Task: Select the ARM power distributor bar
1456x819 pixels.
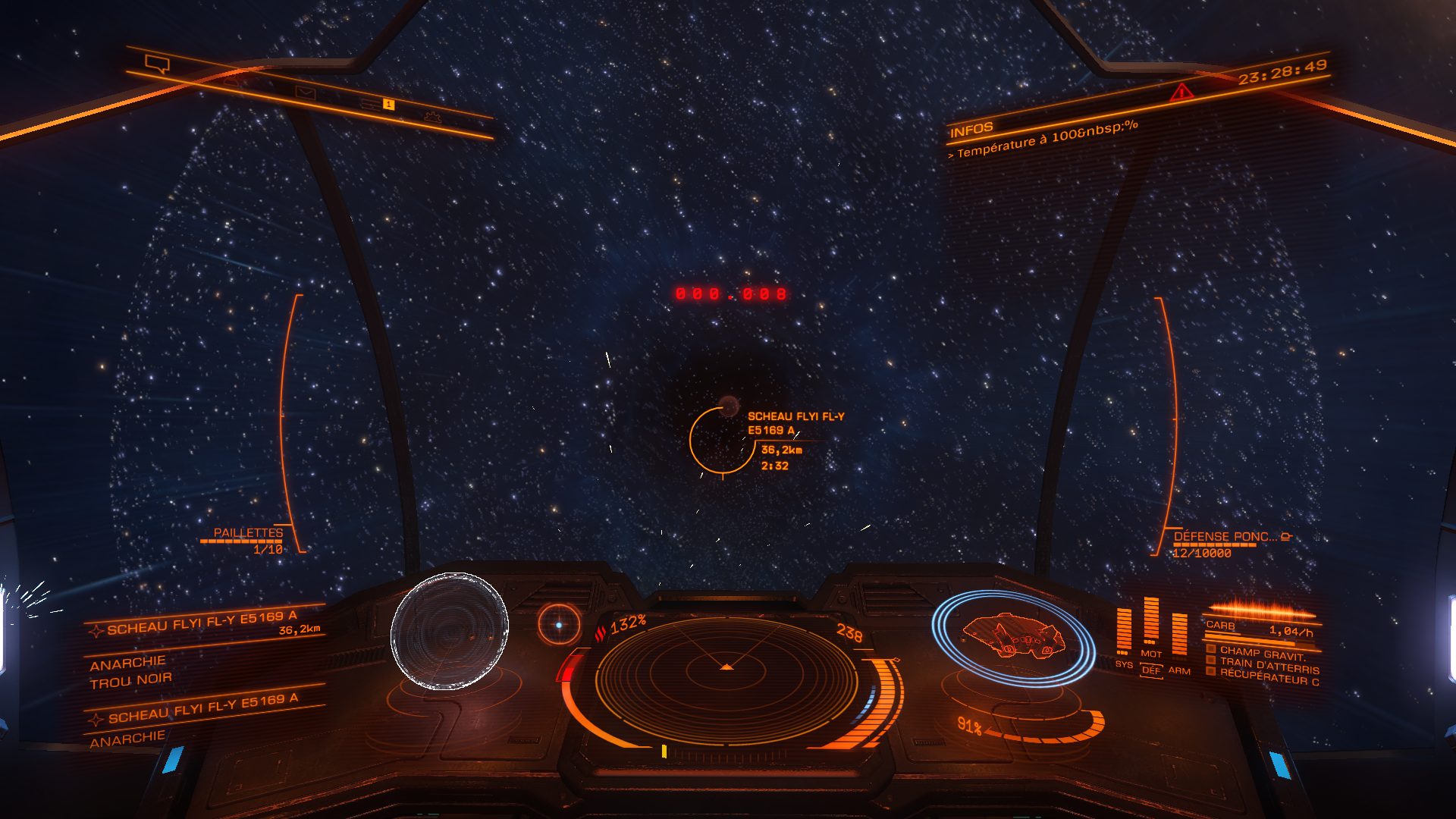Action: (1179, 634)
